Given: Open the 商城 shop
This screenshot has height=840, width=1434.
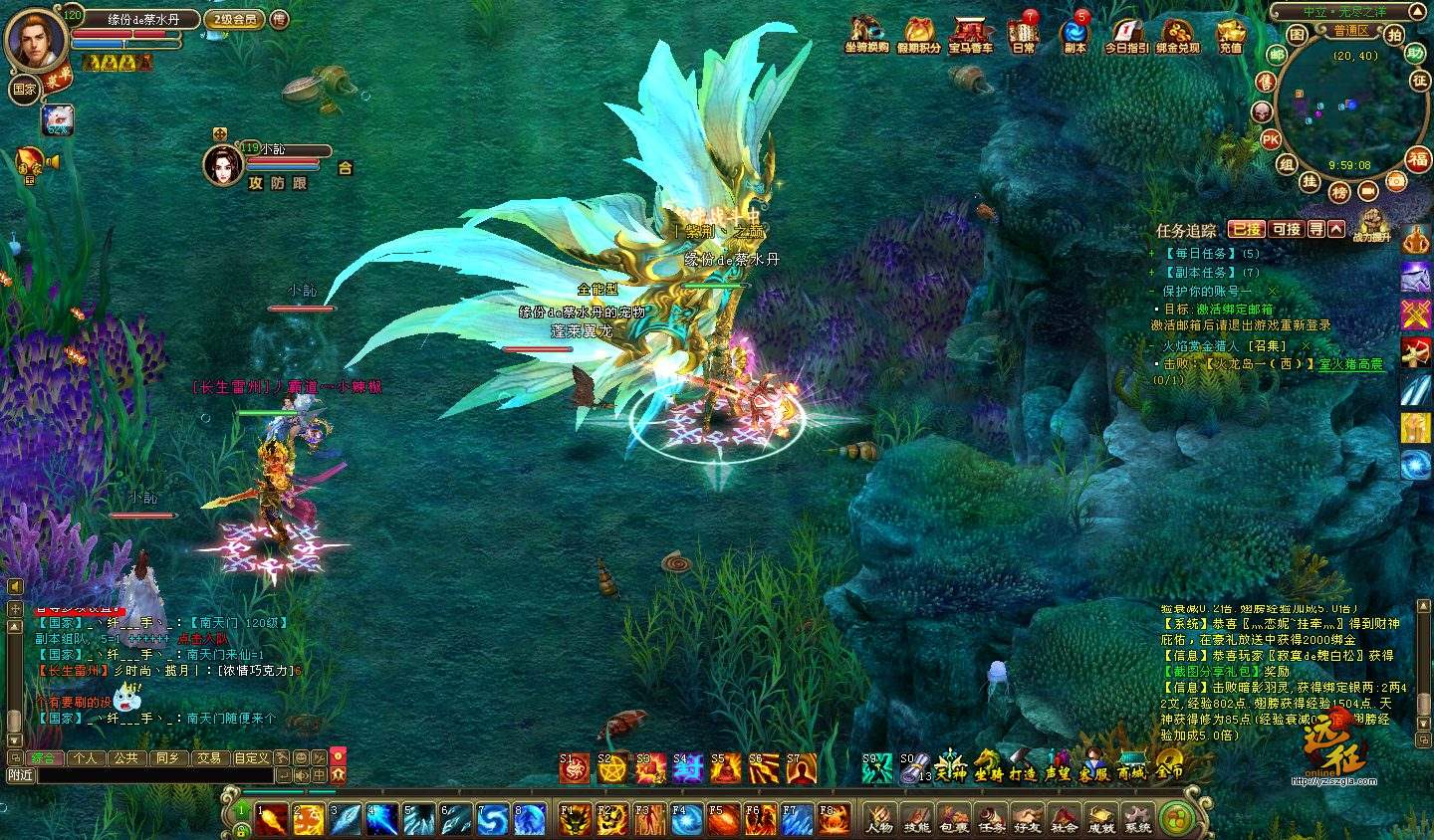Looking at the screenshot, I should (x=1130, y=766).
